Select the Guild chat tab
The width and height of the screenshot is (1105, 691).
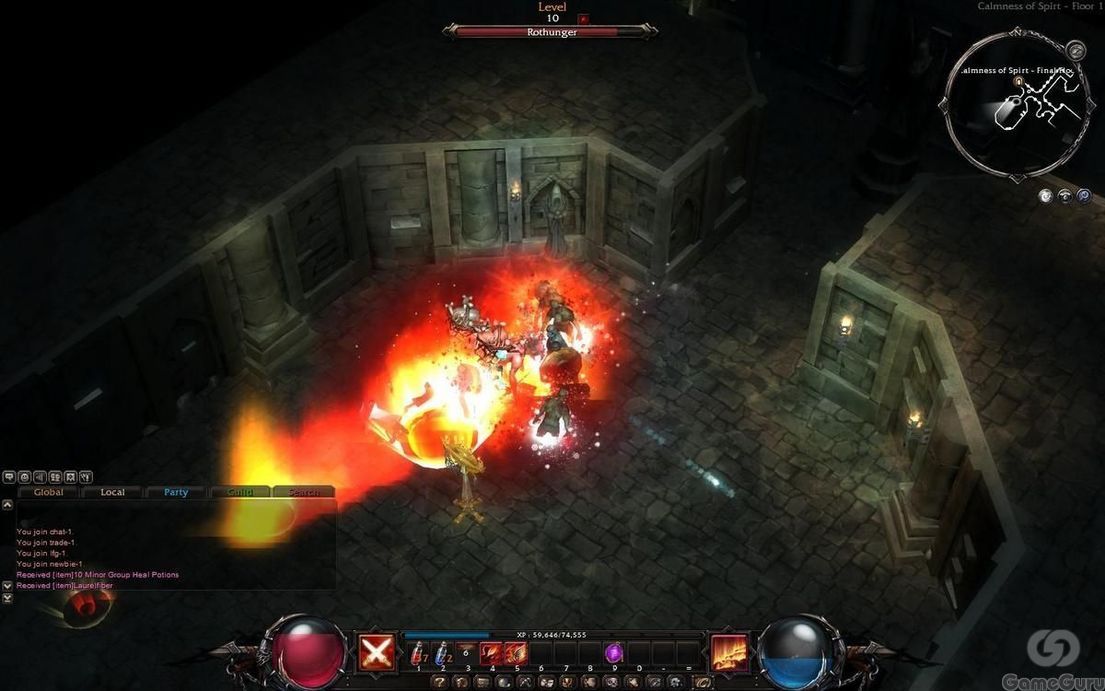(240, 492)
